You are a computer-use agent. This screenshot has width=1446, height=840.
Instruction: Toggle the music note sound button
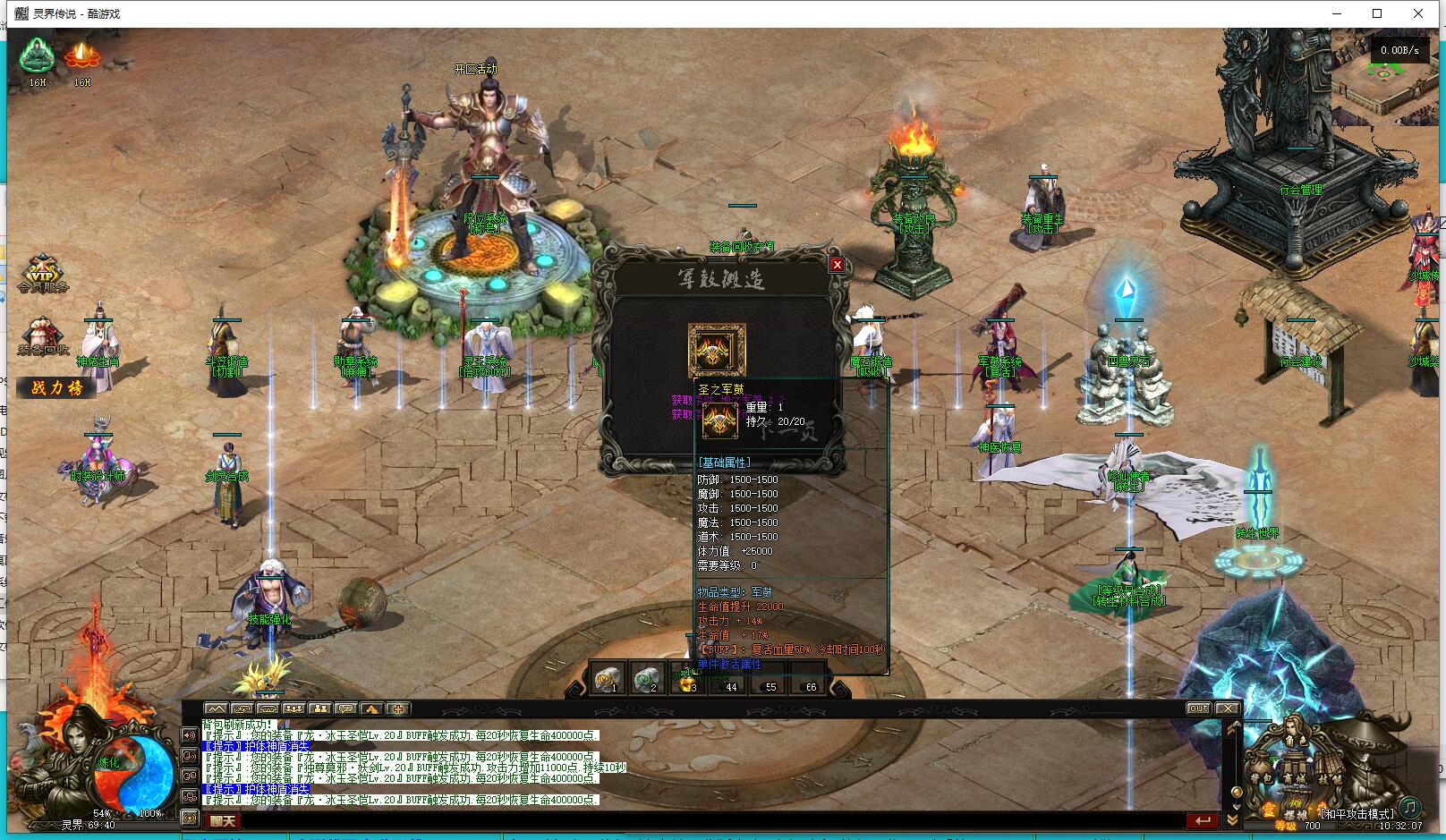(x=1409, y=806)
